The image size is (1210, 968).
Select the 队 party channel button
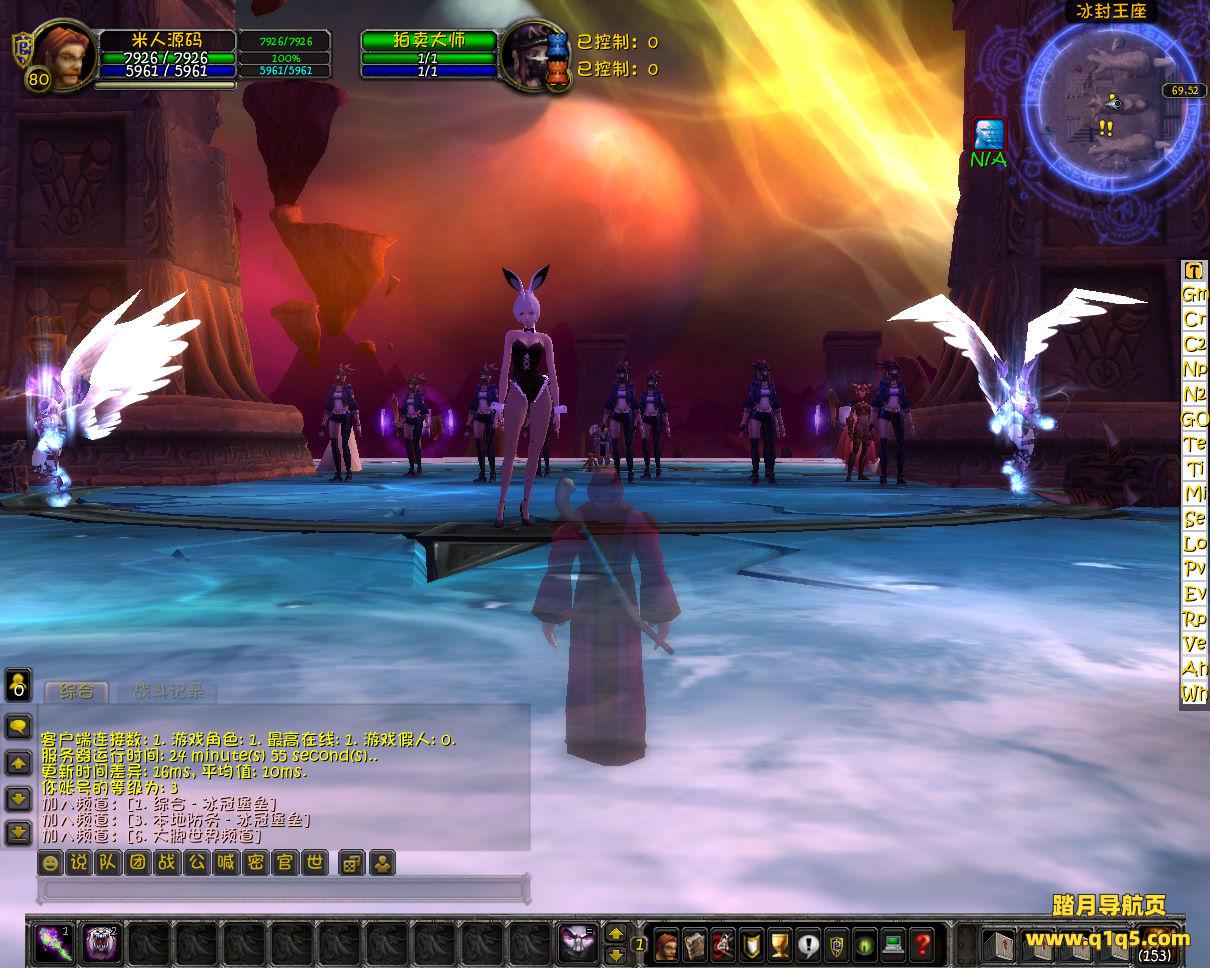(108, 863)
